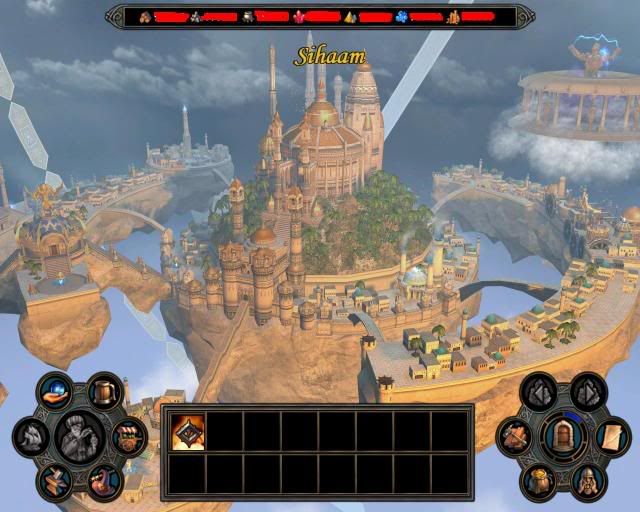Select the item in the first garrison slot
Viewport: 640px width, 512px height.
188,431
